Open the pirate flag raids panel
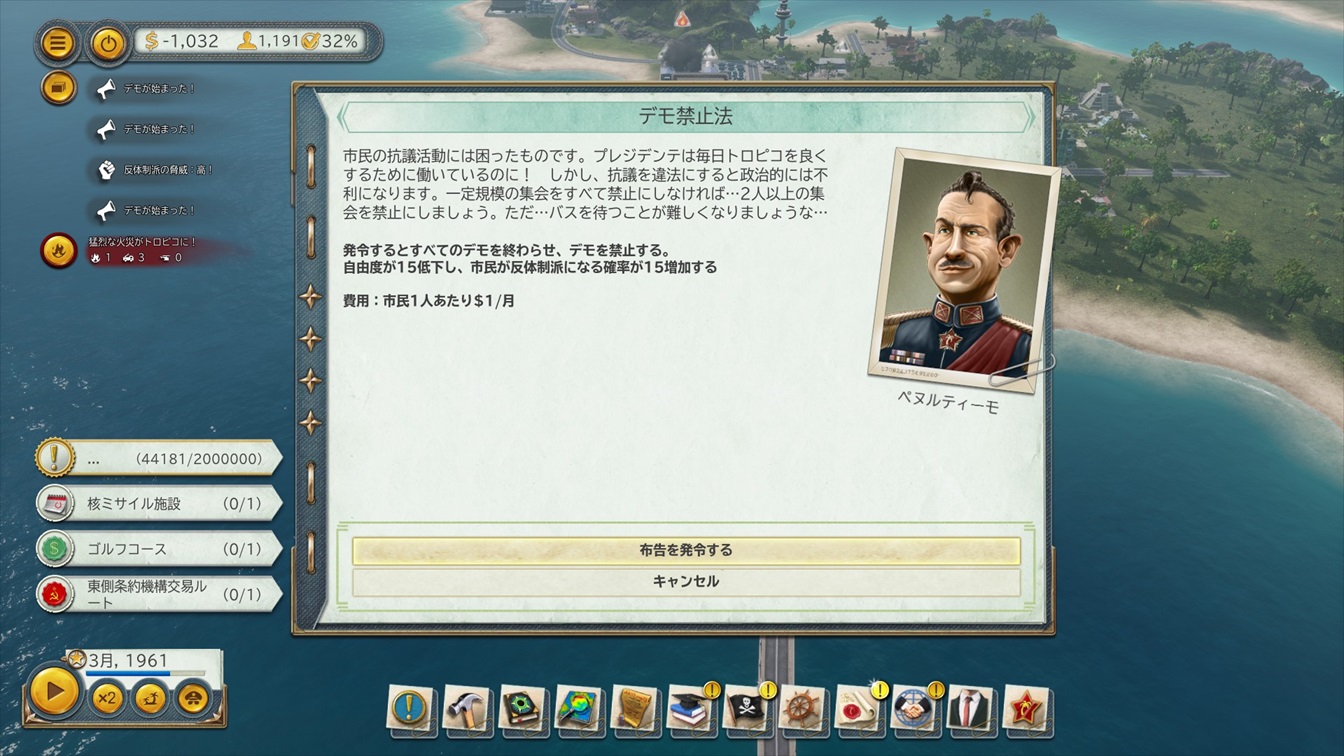The height and width of the screenshot is (756, 1344). (745, 708)
